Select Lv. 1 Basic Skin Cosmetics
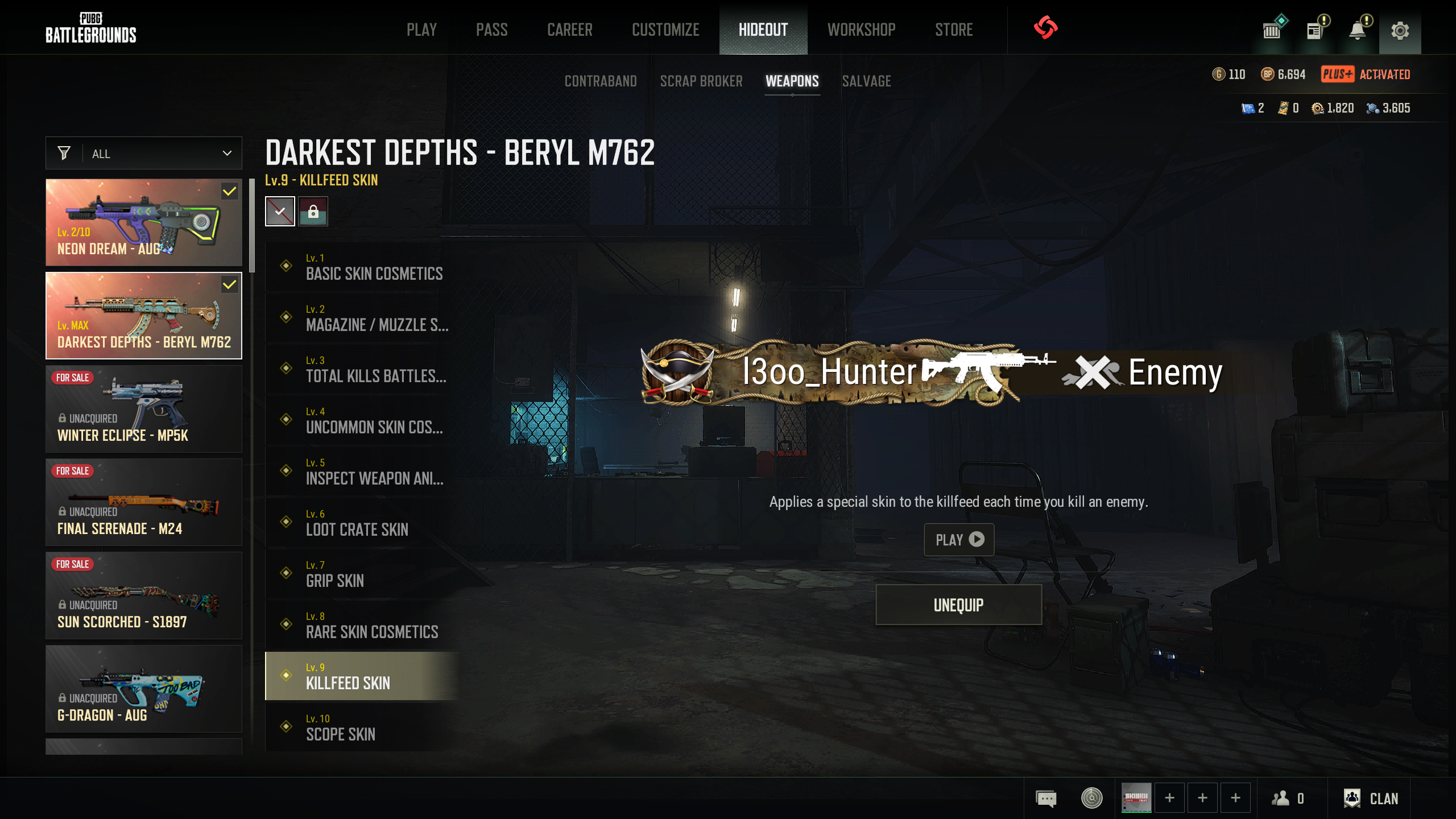The height and width of the screenshot is (819, 1456). tap(362, 267)
